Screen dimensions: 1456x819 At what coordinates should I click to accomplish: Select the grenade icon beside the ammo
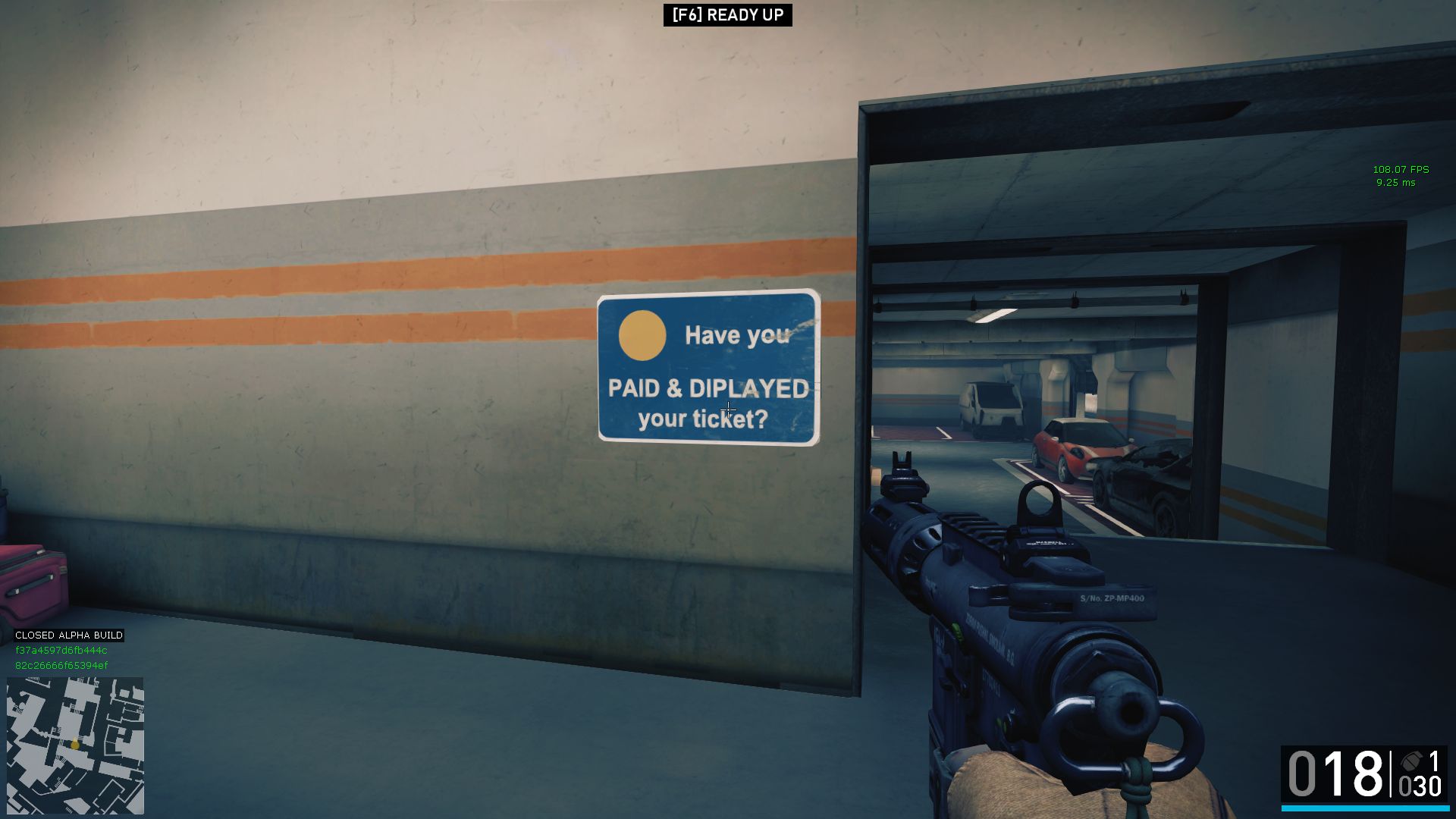1411,761
